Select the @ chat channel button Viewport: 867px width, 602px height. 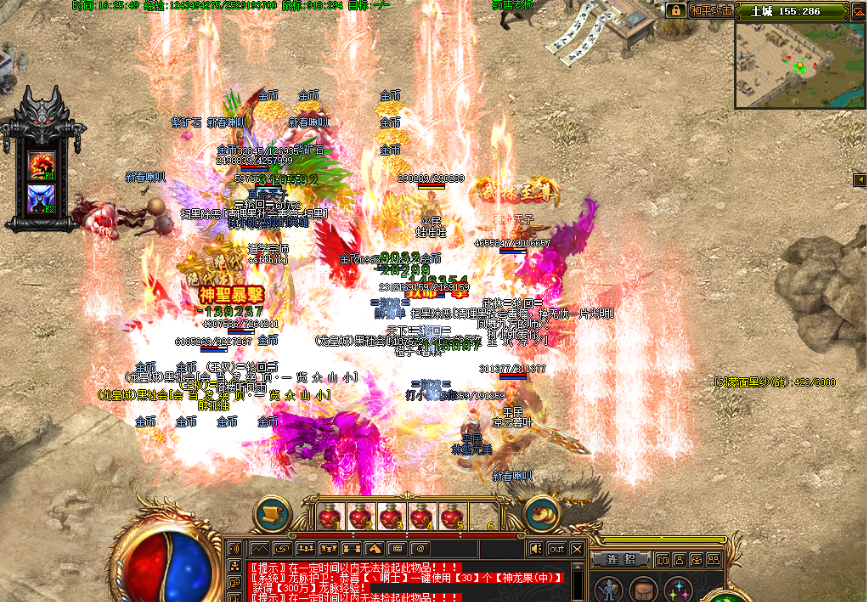click(x=419, y=548)
